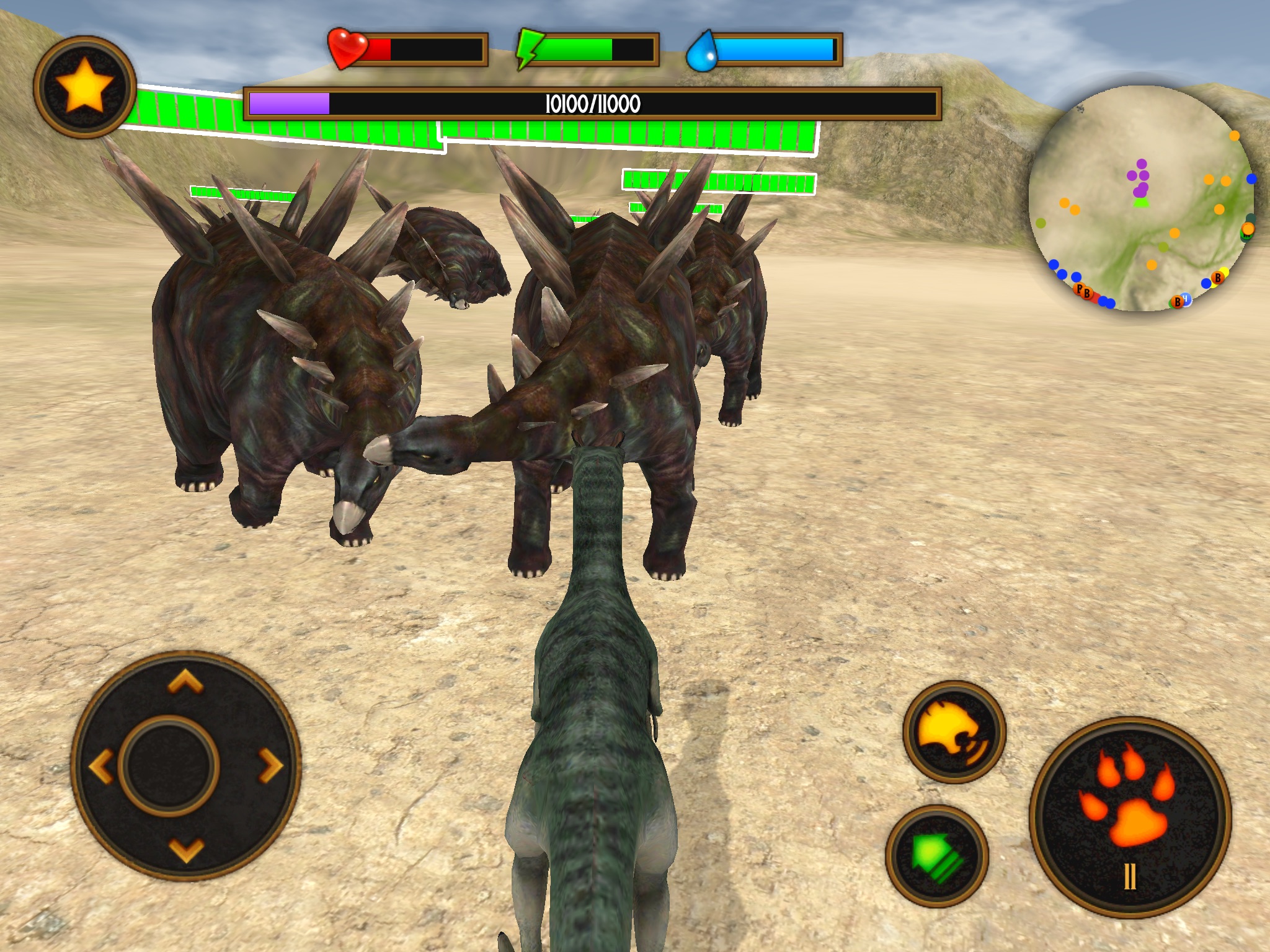Image resolution: width=1270 pixels, height=952 pixels.
Task: Tap the joystick's right arrow
Action: (x=270, y=766)
